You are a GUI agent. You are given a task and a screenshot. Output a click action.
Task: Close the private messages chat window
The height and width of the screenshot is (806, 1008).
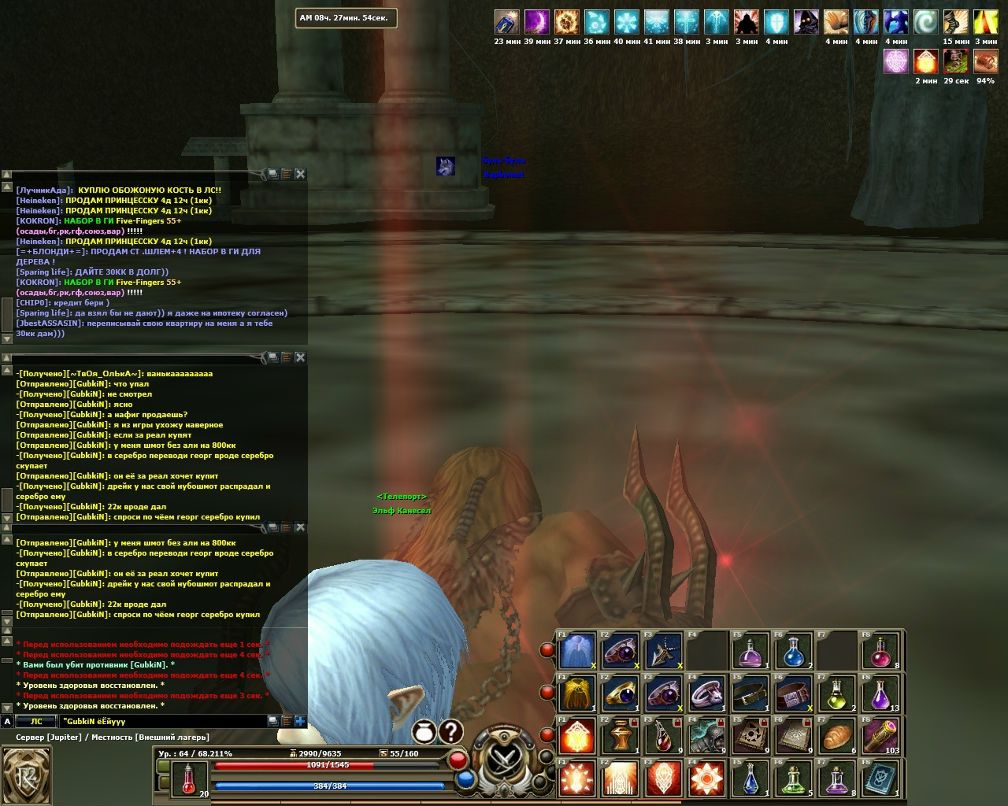pos(300,357)
